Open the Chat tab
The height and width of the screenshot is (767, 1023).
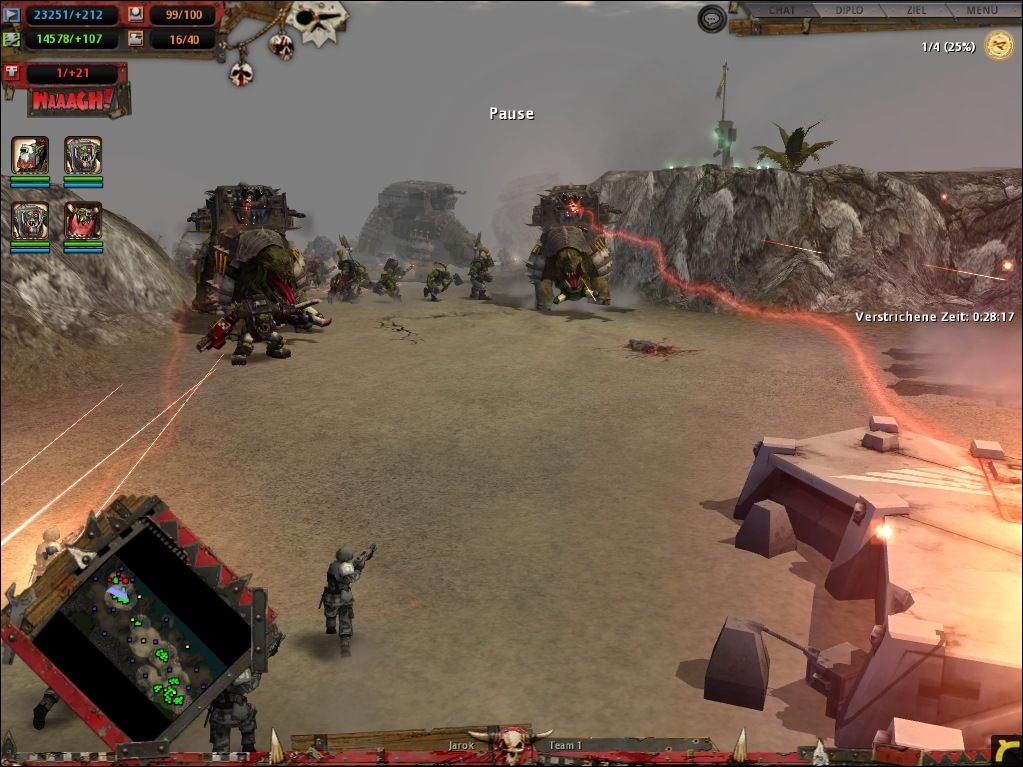click(781, 11)
